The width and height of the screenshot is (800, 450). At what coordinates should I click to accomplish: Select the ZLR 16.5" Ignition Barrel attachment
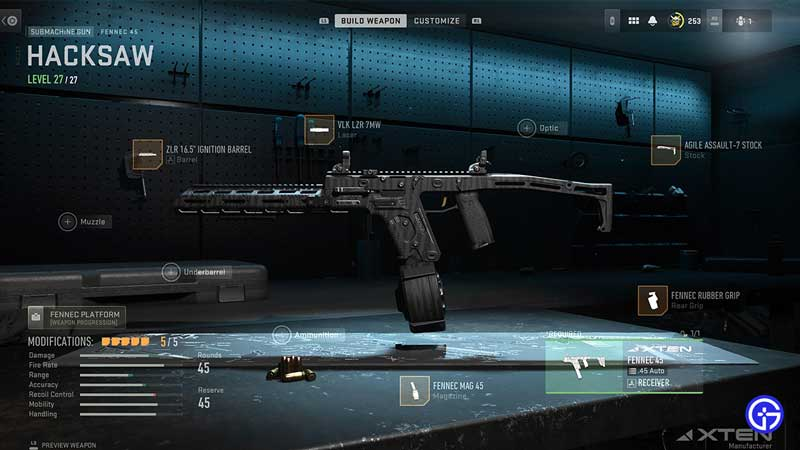click(147, 154)
